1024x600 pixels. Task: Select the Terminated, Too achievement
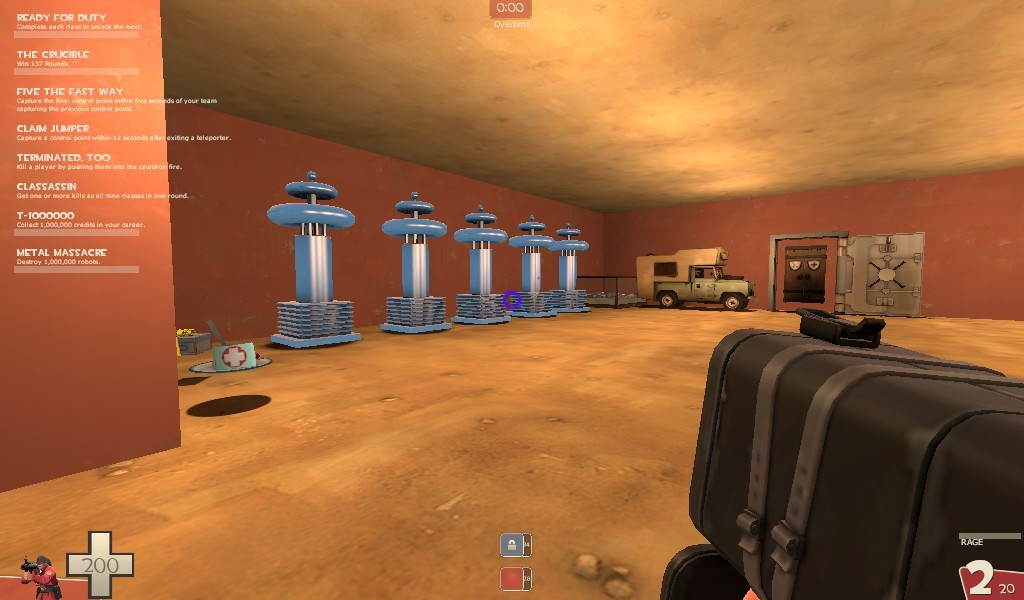[x=64, y=158]
